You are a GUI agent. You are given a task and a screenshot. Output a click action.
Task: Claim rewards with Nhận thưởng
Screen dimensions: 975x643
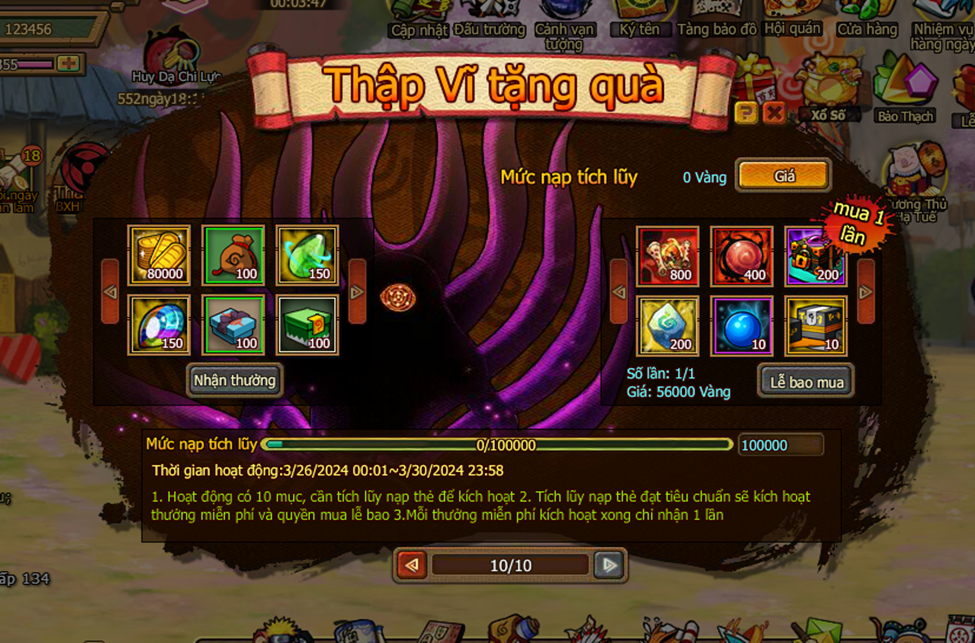235,380
